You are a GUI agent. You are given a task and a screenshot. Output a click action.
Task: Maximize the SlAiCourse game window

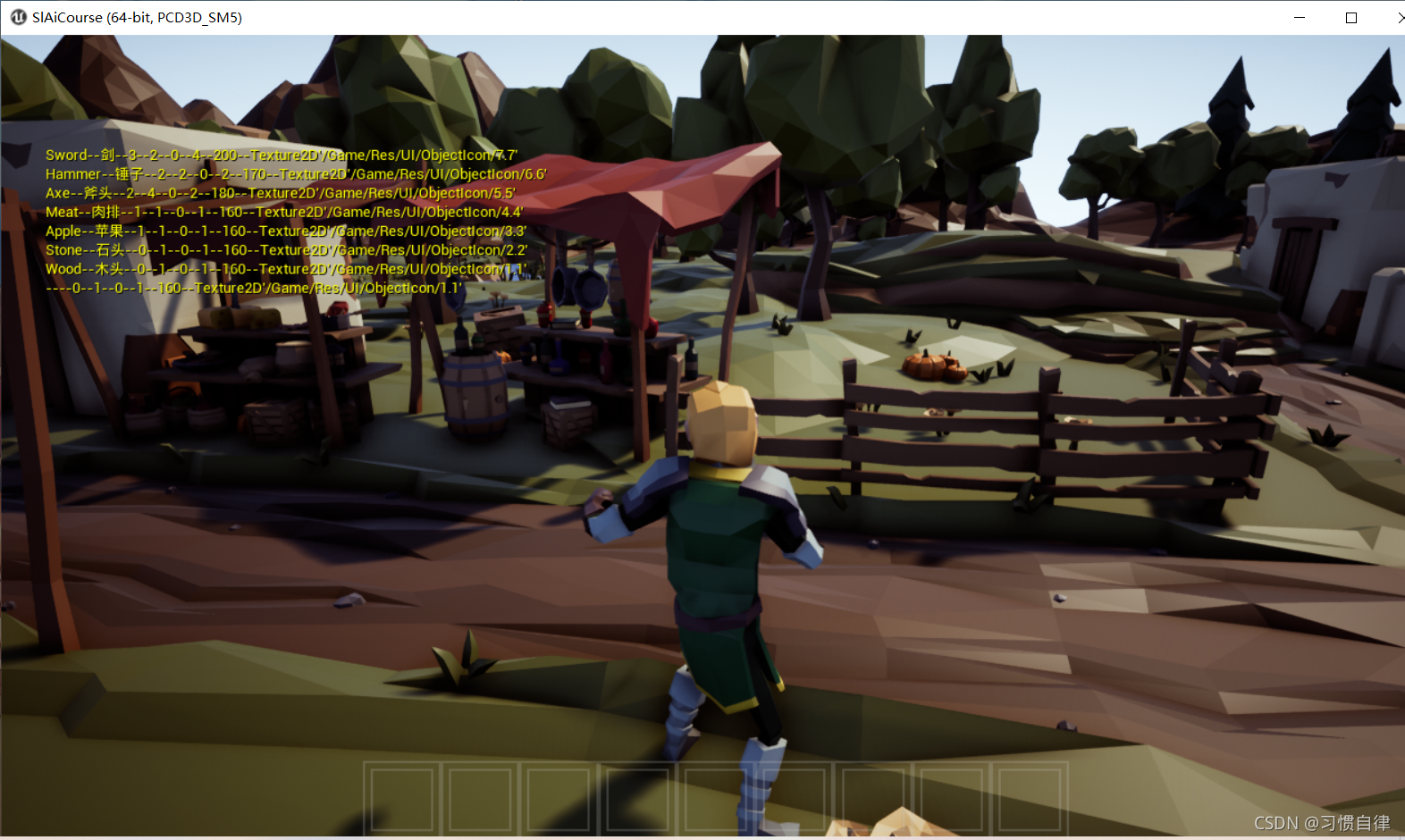[x=1351, y=18]
